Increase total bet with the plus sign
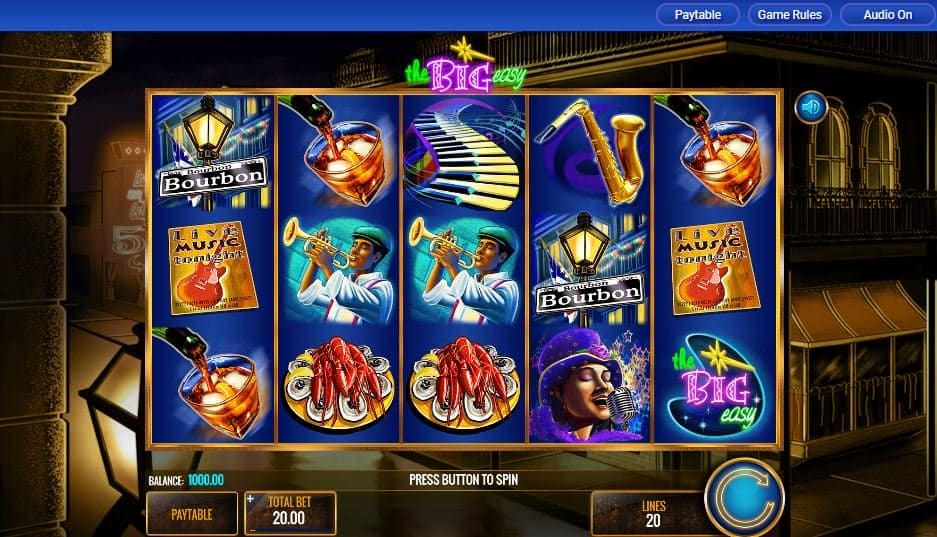 coord(250,499)
